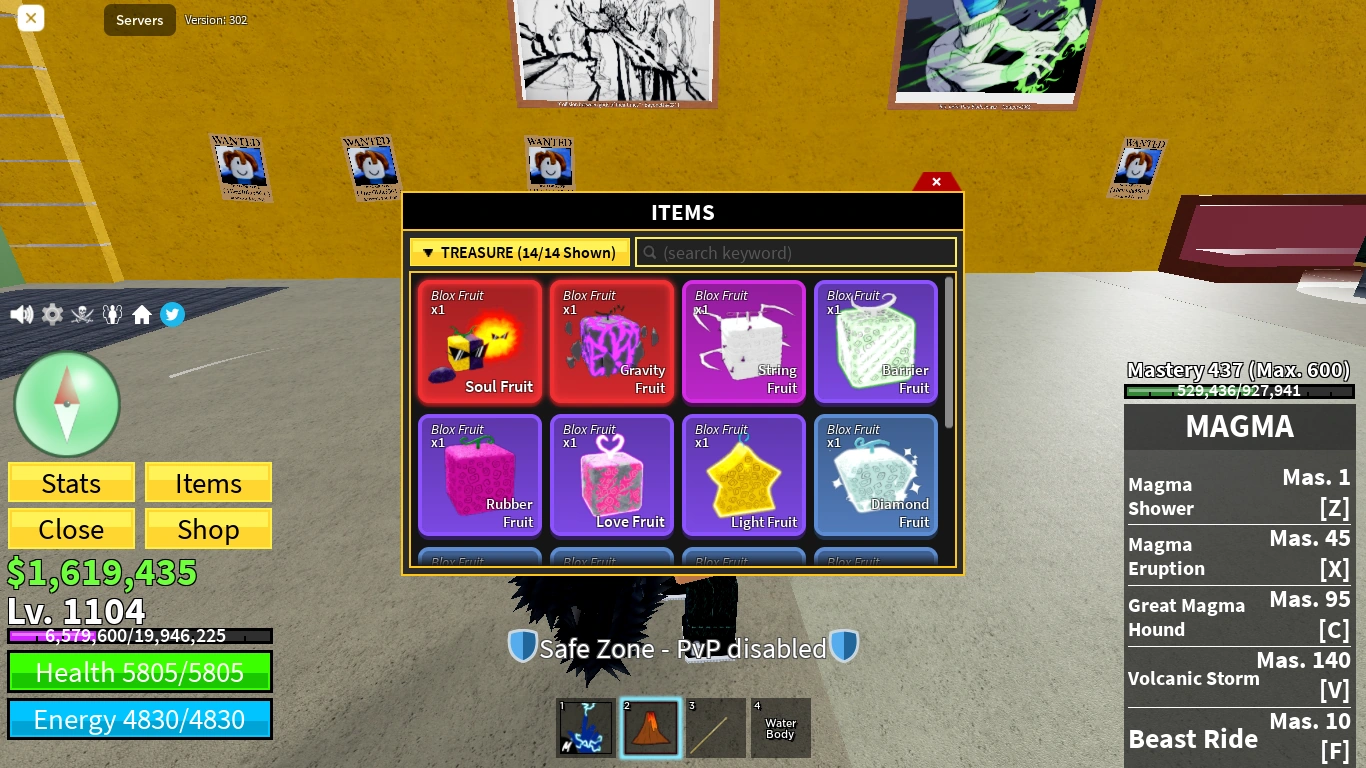1366x768 pixels.
Task: Open the compass navigation circle
Action: click(67, 403)
